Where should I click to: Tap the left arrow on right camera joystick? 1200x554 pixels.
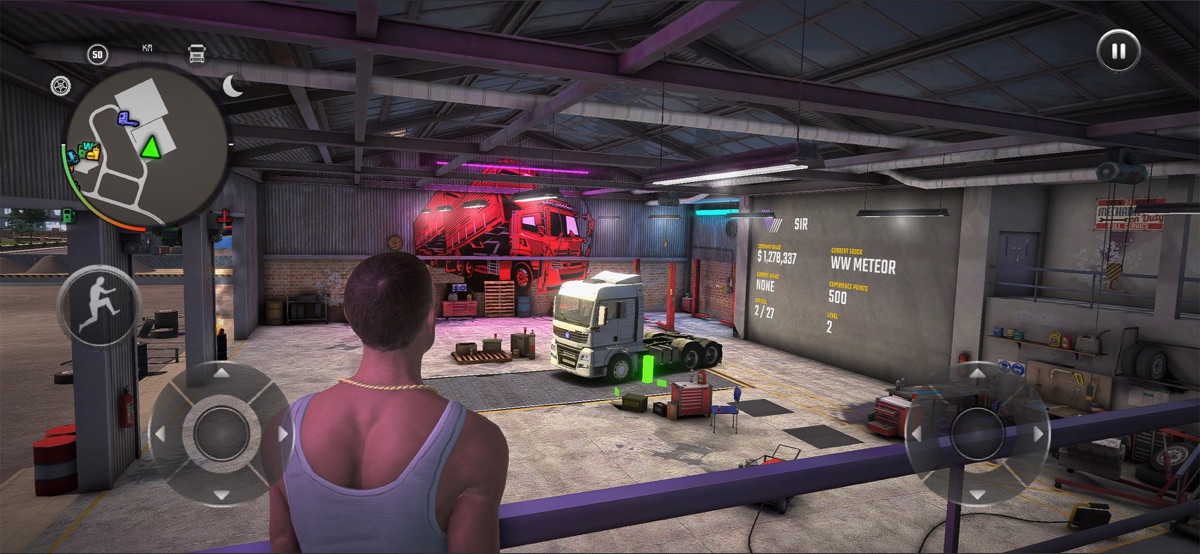click(914, 434)
